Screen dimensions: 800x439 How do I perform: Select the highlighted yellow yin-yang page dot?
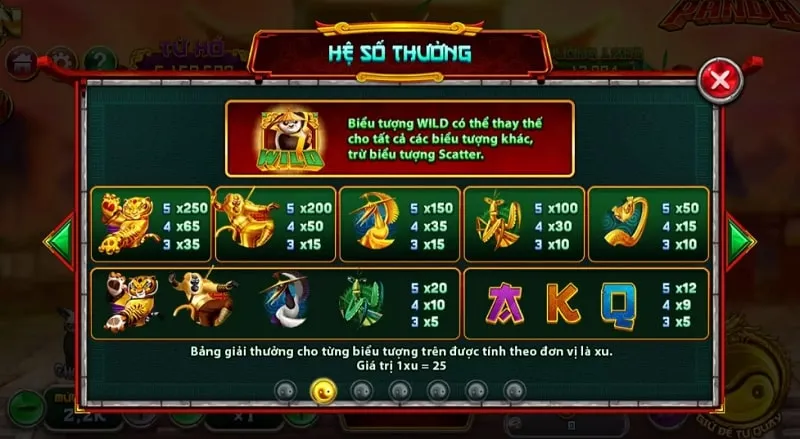[x=322, y=388]
